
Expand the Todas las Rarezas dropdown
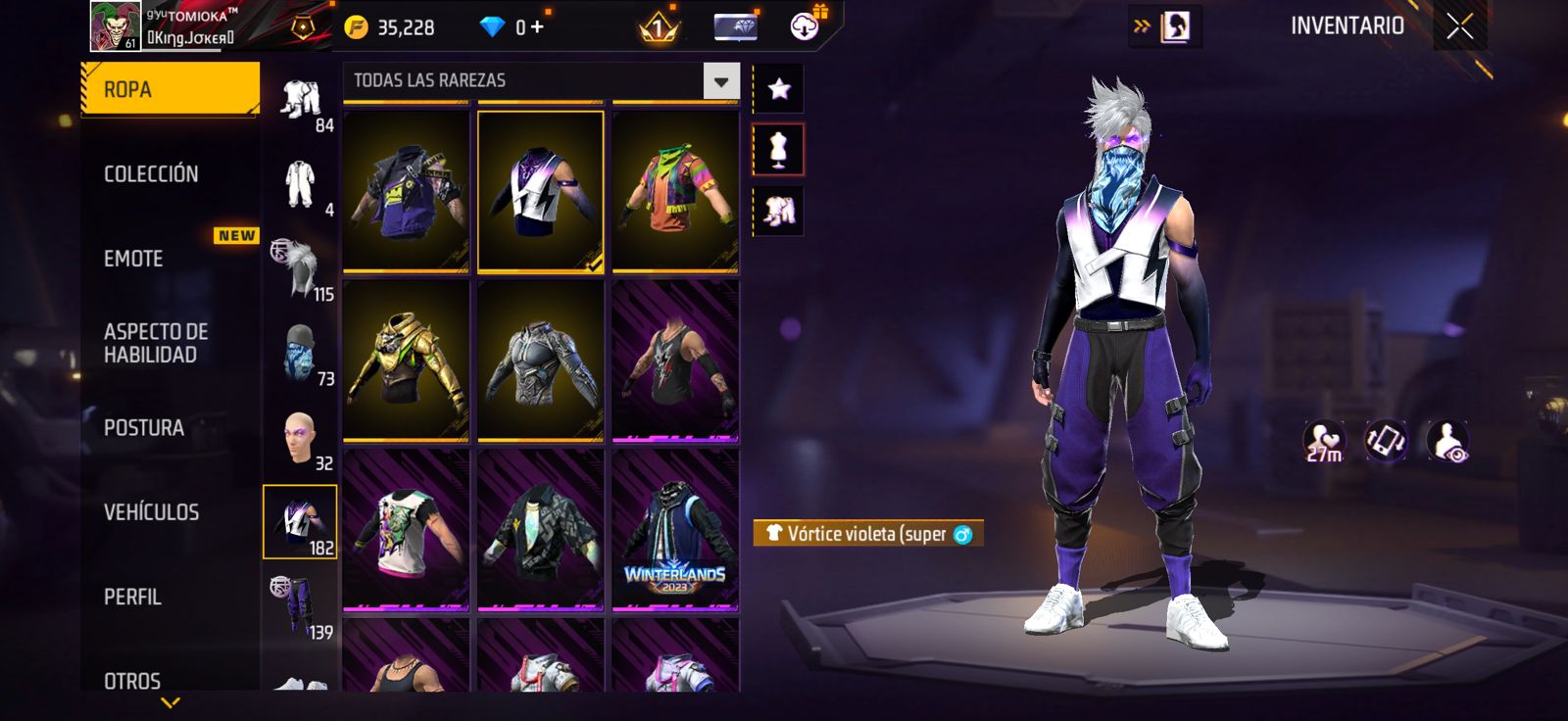pyautogui.click(x=720, y=81)
